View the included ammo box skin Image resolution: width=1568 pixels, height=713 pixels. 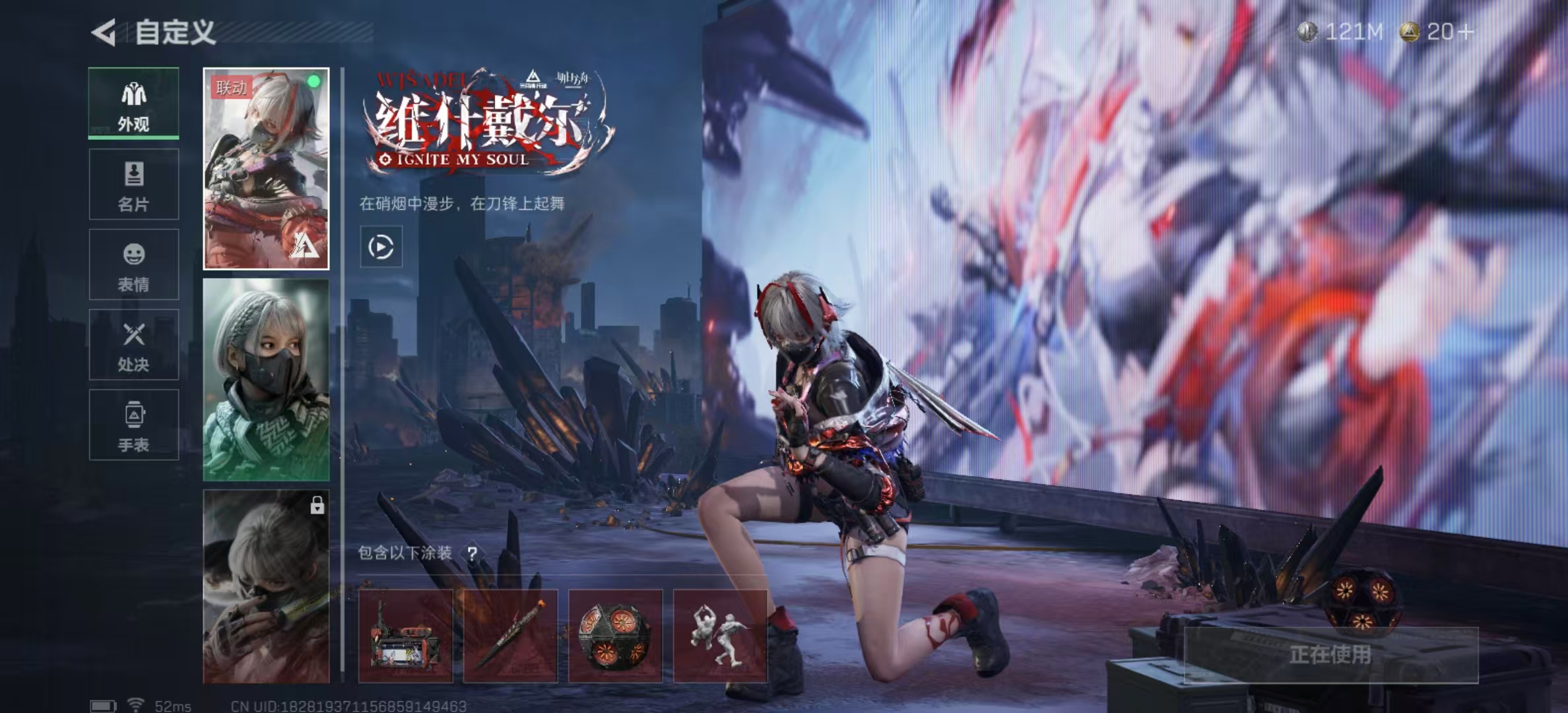click(405, 636)
